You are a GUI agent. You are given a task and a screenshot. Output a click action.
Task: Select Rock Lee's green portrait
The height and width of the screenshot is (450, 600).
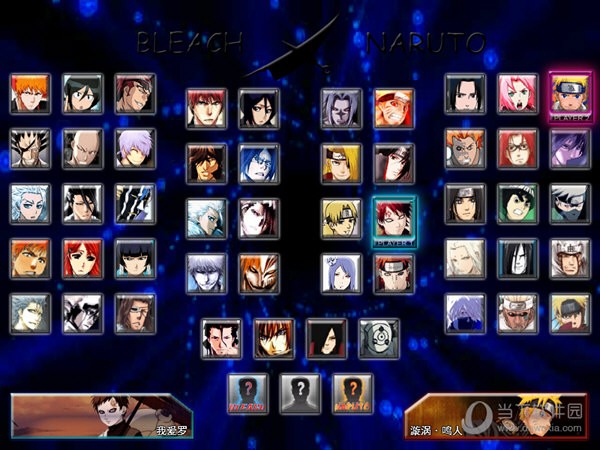click(x=517, y=203)
